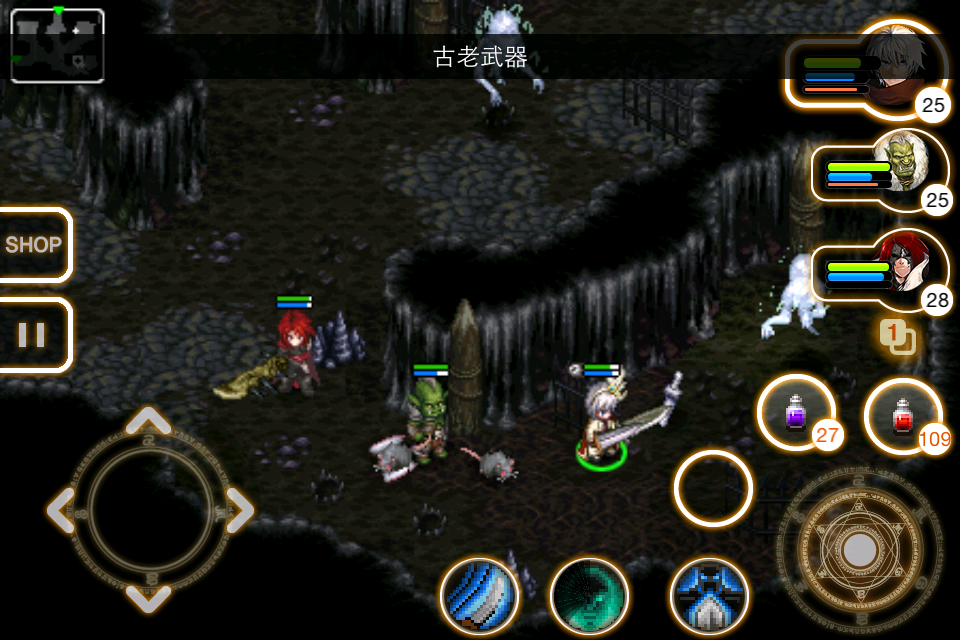960x640 pixels.
Task: Use the purple mana potion
Action: [x=796, y=412]
